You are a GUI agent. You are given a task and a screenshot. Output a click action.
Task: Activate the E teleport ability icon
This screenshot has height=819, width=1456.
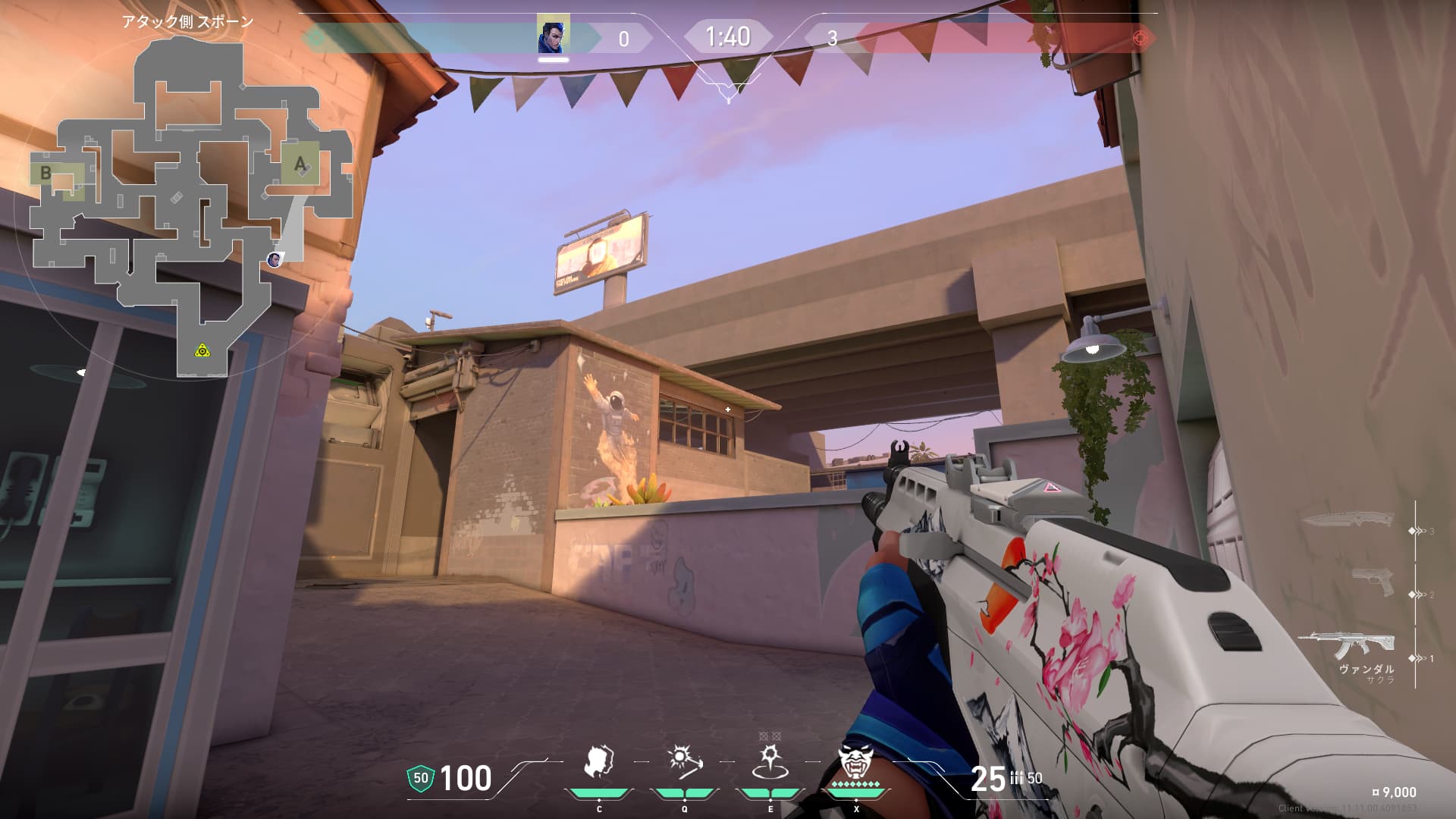click(x=770, y=762)
